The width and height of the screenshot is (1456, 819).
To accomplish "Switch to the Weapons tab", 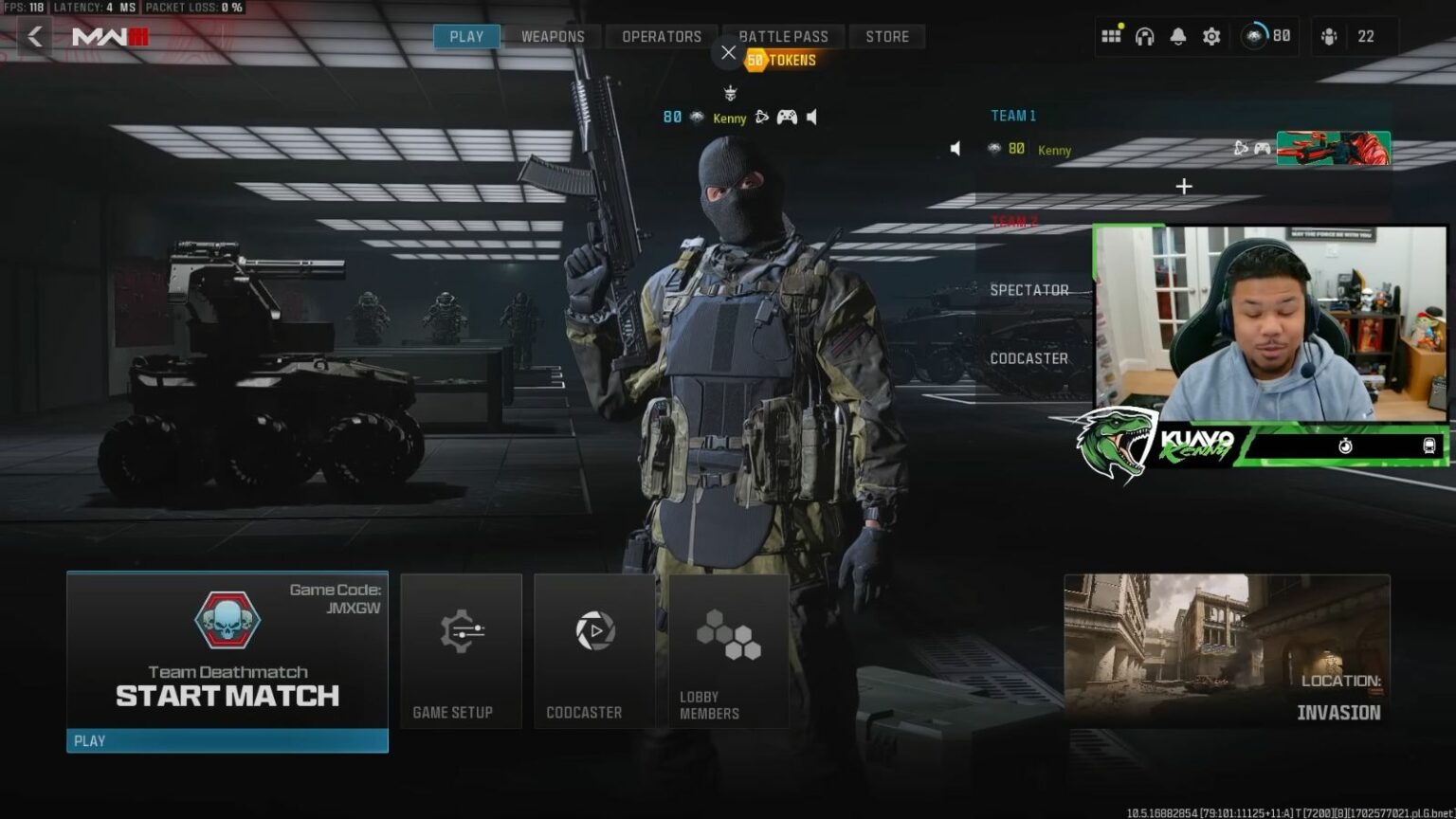I will 552,36.
